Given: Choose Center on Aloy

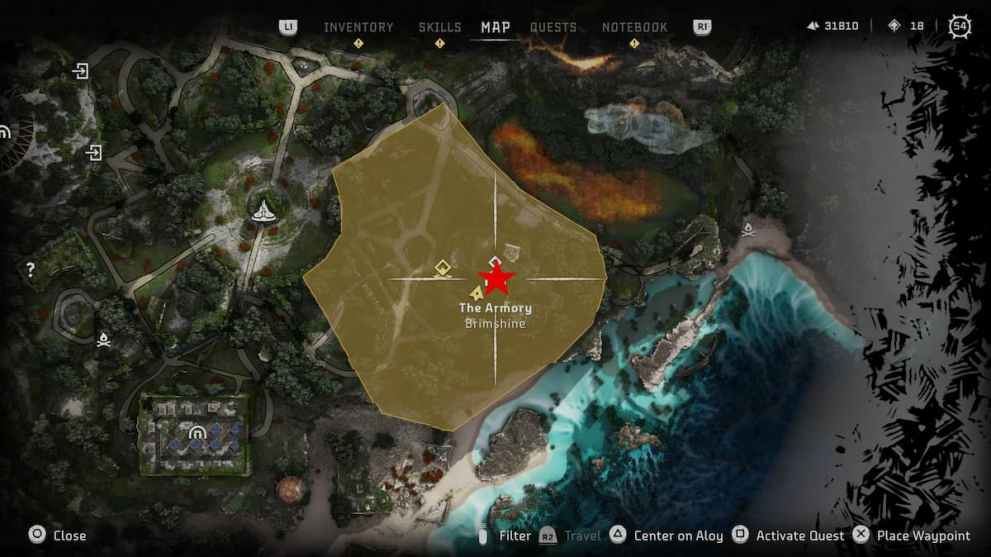Looking at the screenshot, I should pyautogui.click(x=667, y=535).
